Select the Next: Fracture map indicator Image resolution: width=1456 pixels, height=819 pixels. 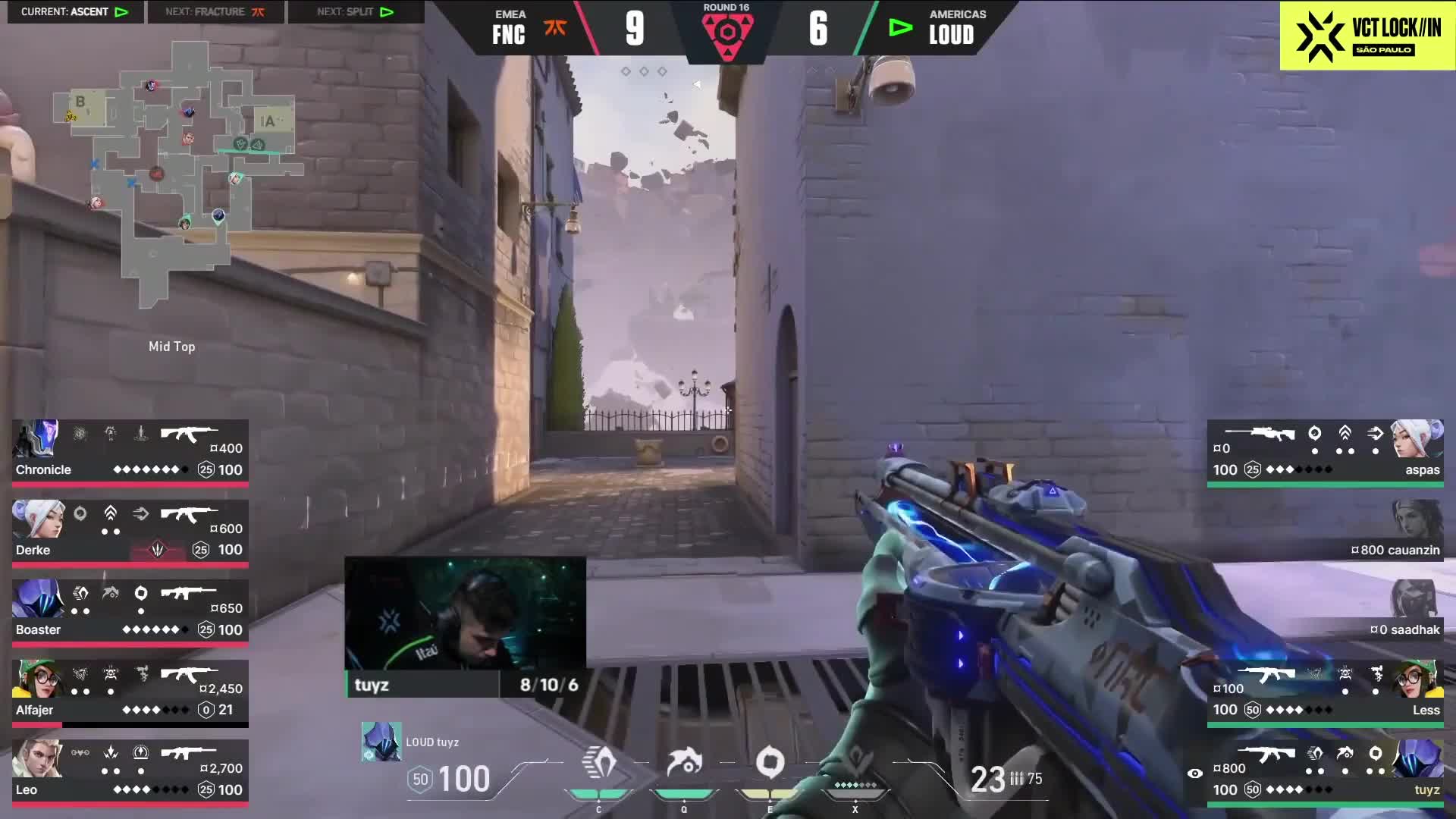point(215,12)
